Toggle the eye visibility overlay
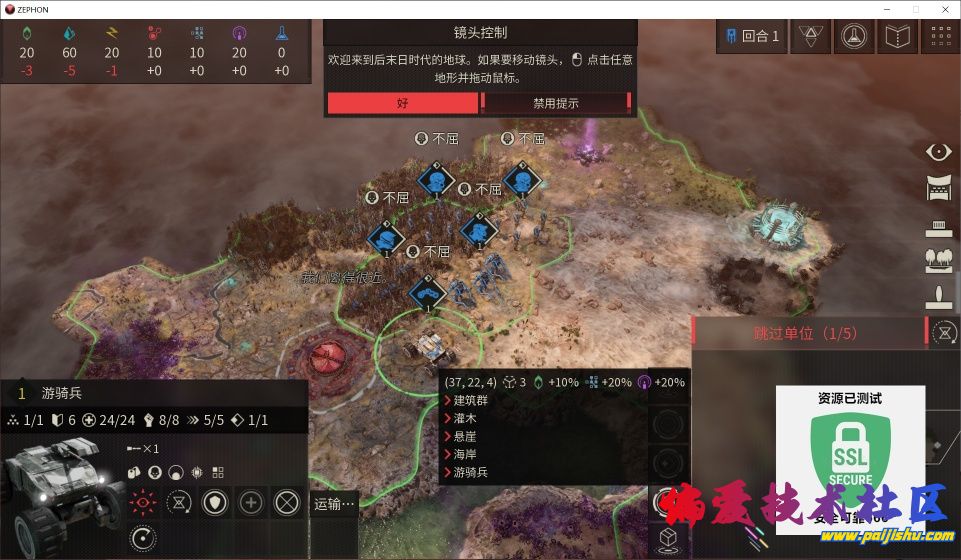The height and width of the screenshot is (560, 961). pos(939,152)
